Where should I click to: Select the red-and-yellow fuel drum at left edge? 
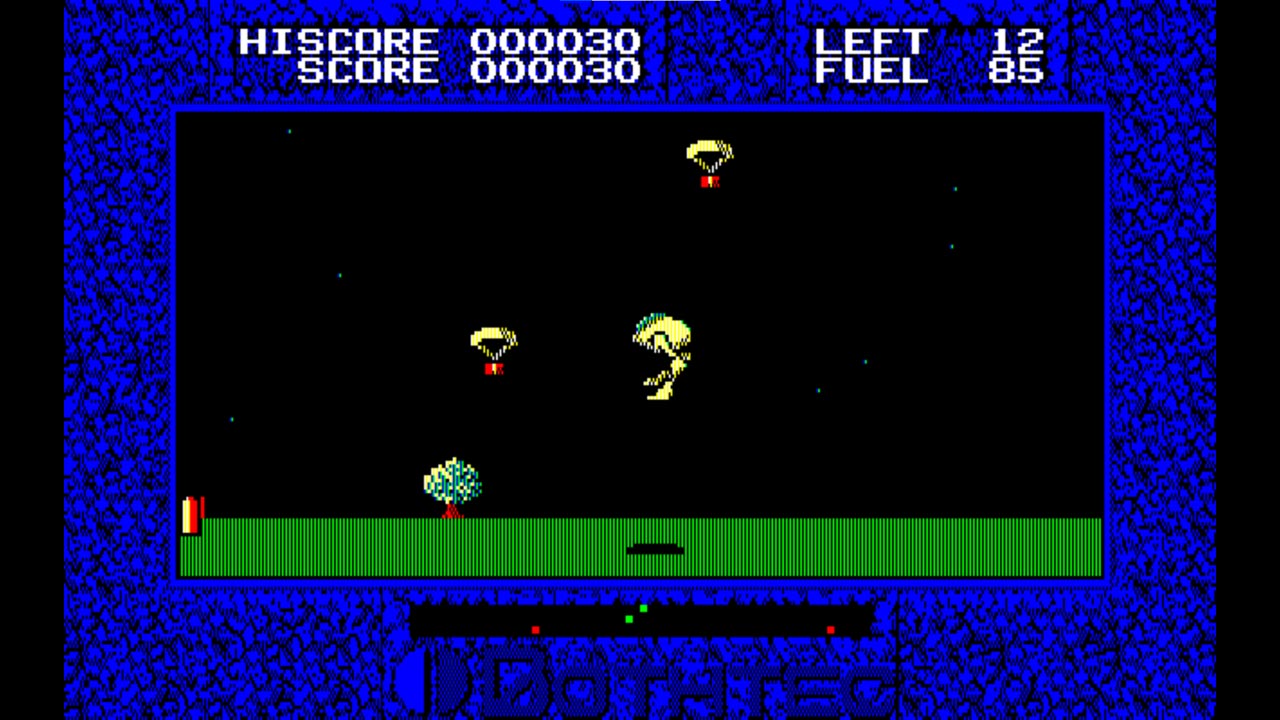[x=192, y=515]
